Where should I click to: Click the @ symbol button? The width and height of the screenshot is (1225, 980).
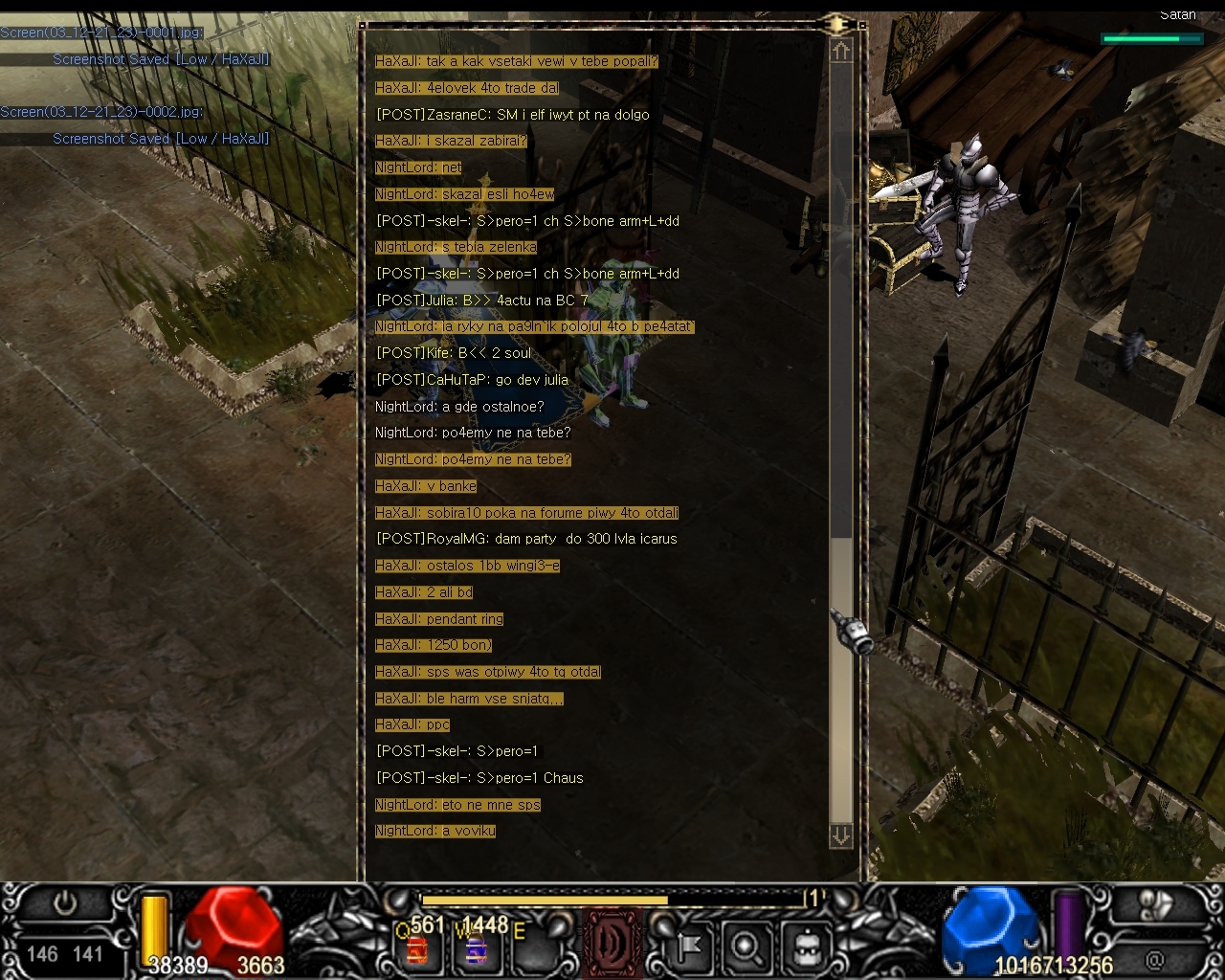point(1156,958)
